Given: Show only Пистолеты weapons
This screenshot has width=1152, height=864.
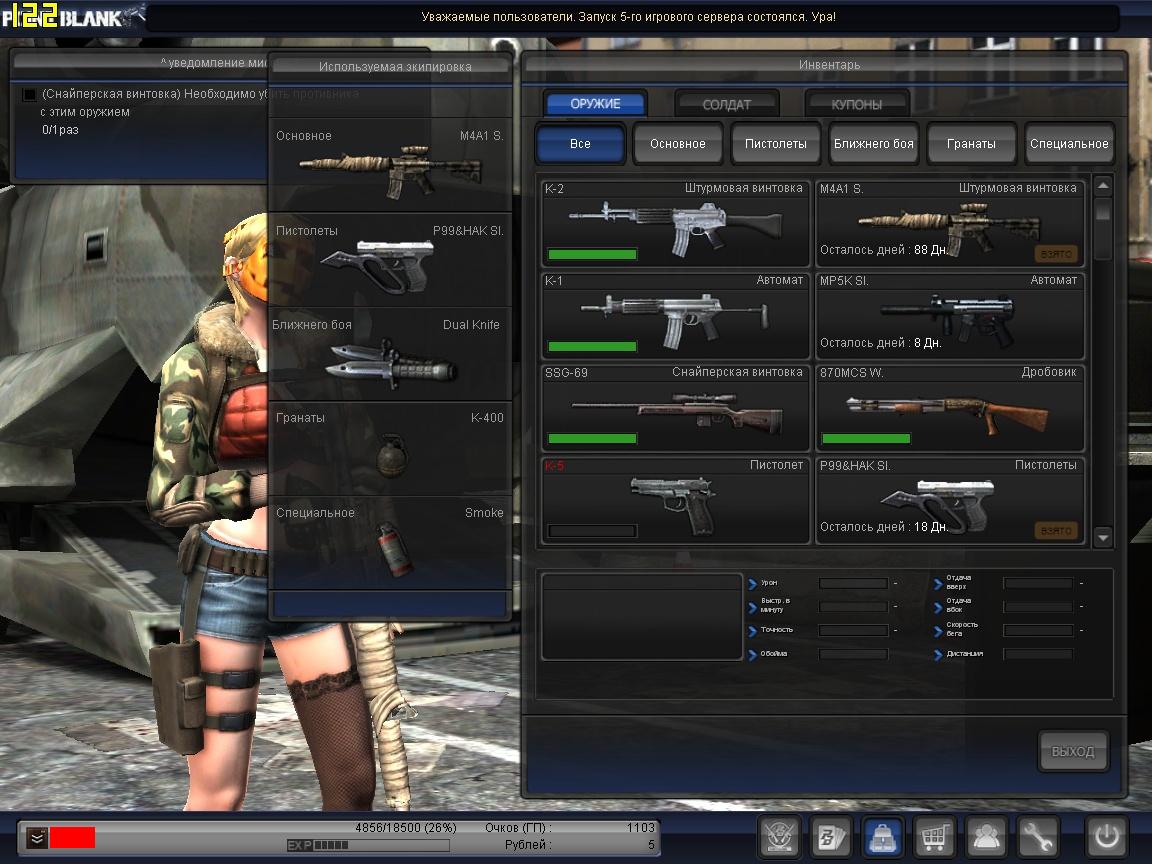Looking at the screenshot, I should click(x=775, y=143).
